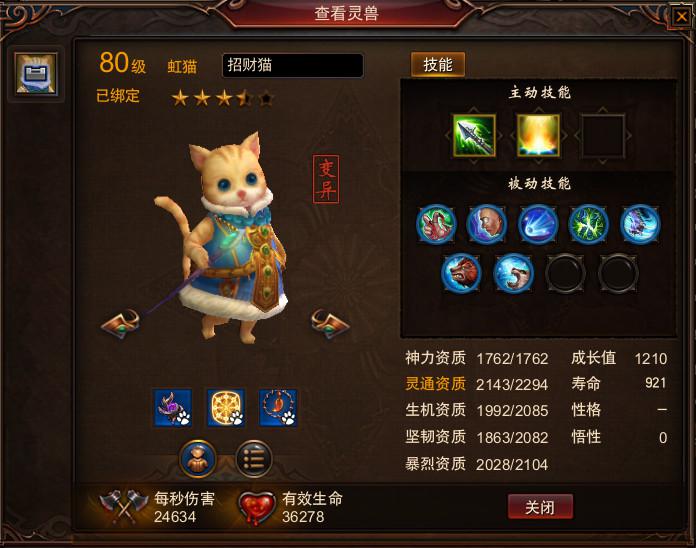Inspect the red claw hand passive skill
This screenshot has width=696, height=548.
(x=436, y=224)
